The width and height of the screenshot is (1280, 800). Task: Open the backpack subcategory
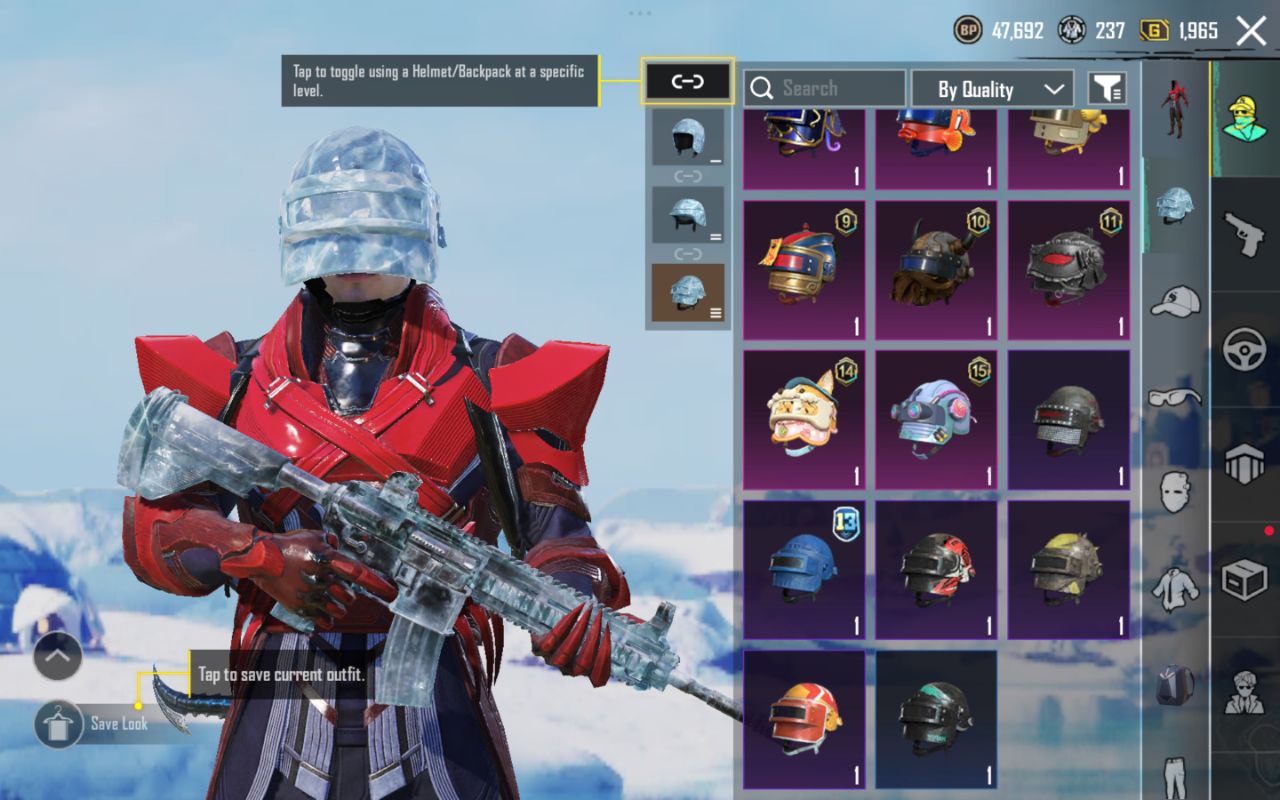1175,685
